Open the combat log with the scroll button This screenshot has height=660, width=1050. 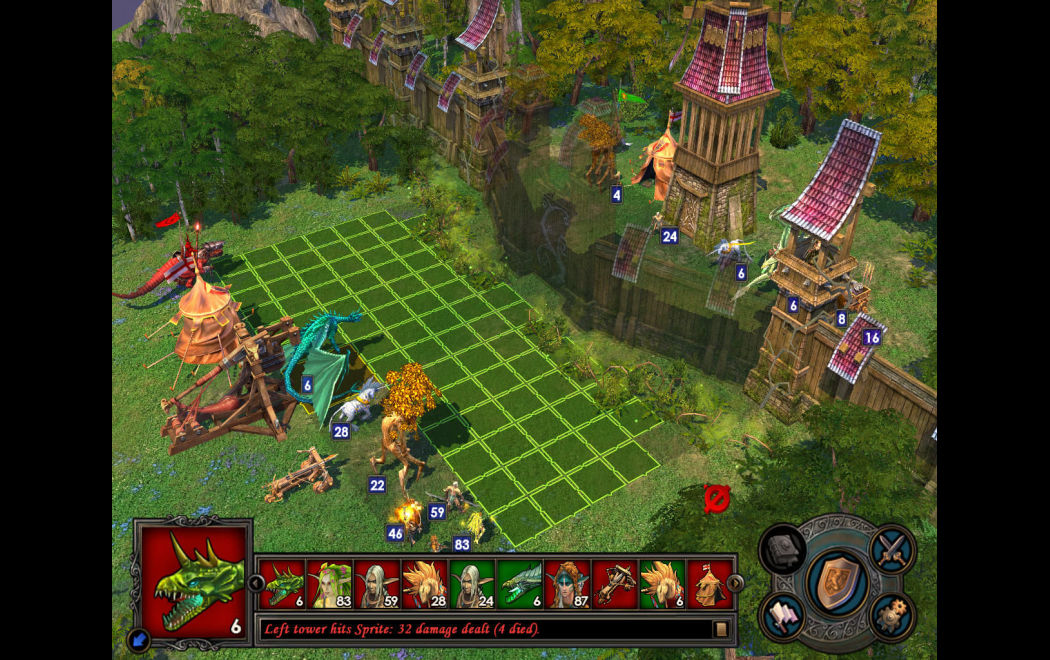click(720, 629)
